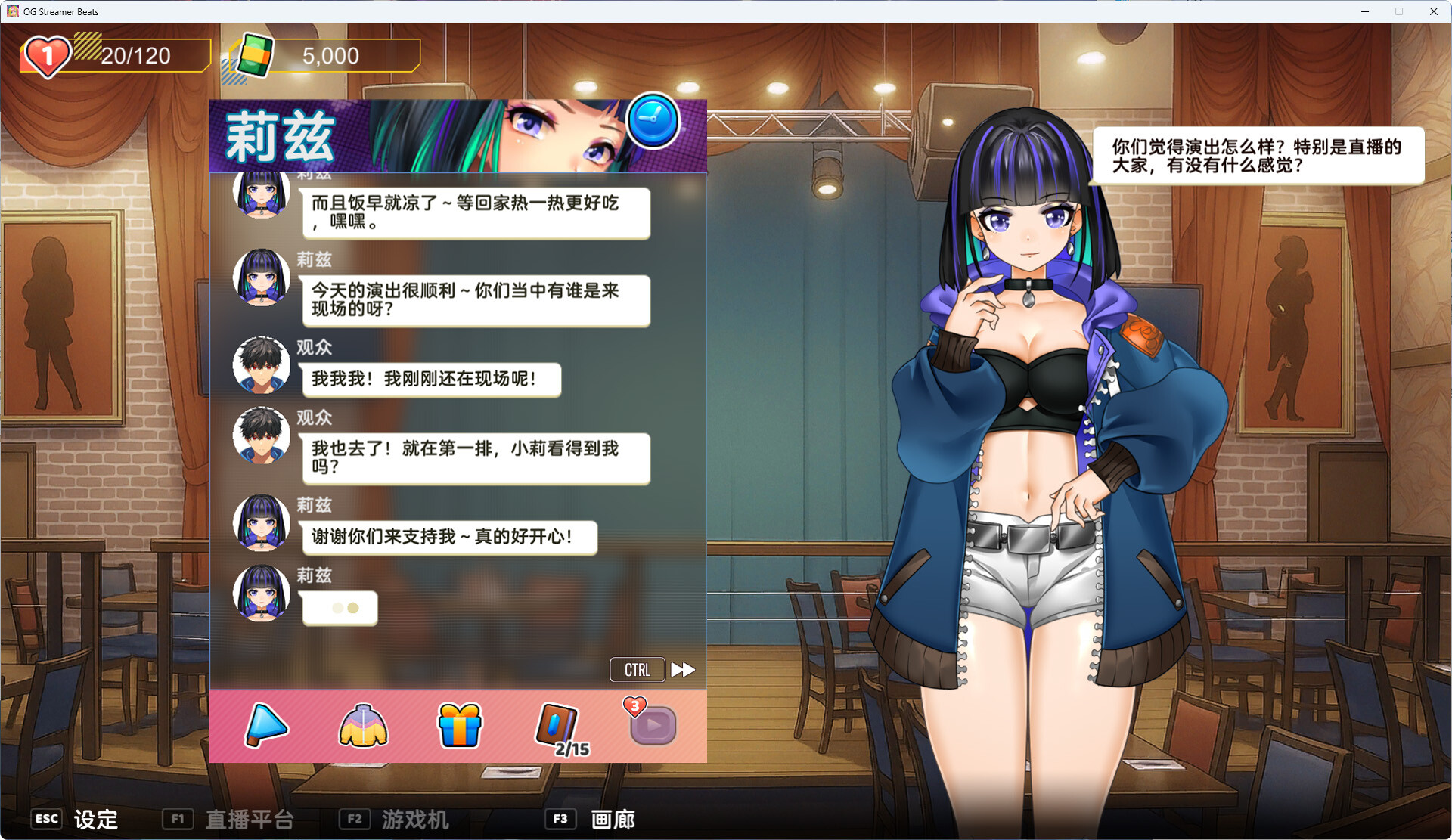Open the jacket outfit menu

[363, 725]
